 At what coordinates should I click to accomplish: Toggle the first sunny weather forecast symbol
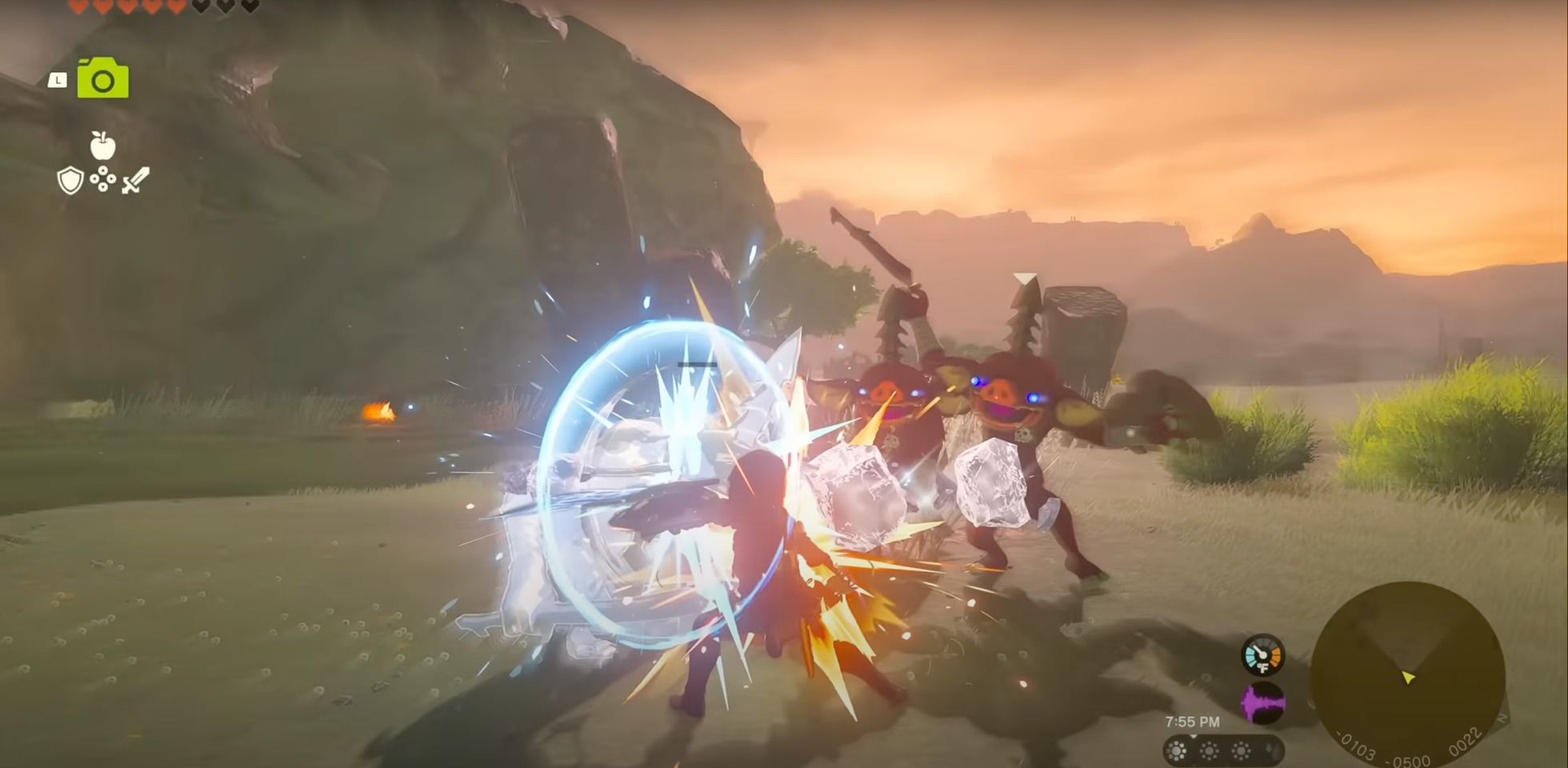[1176, 750]
